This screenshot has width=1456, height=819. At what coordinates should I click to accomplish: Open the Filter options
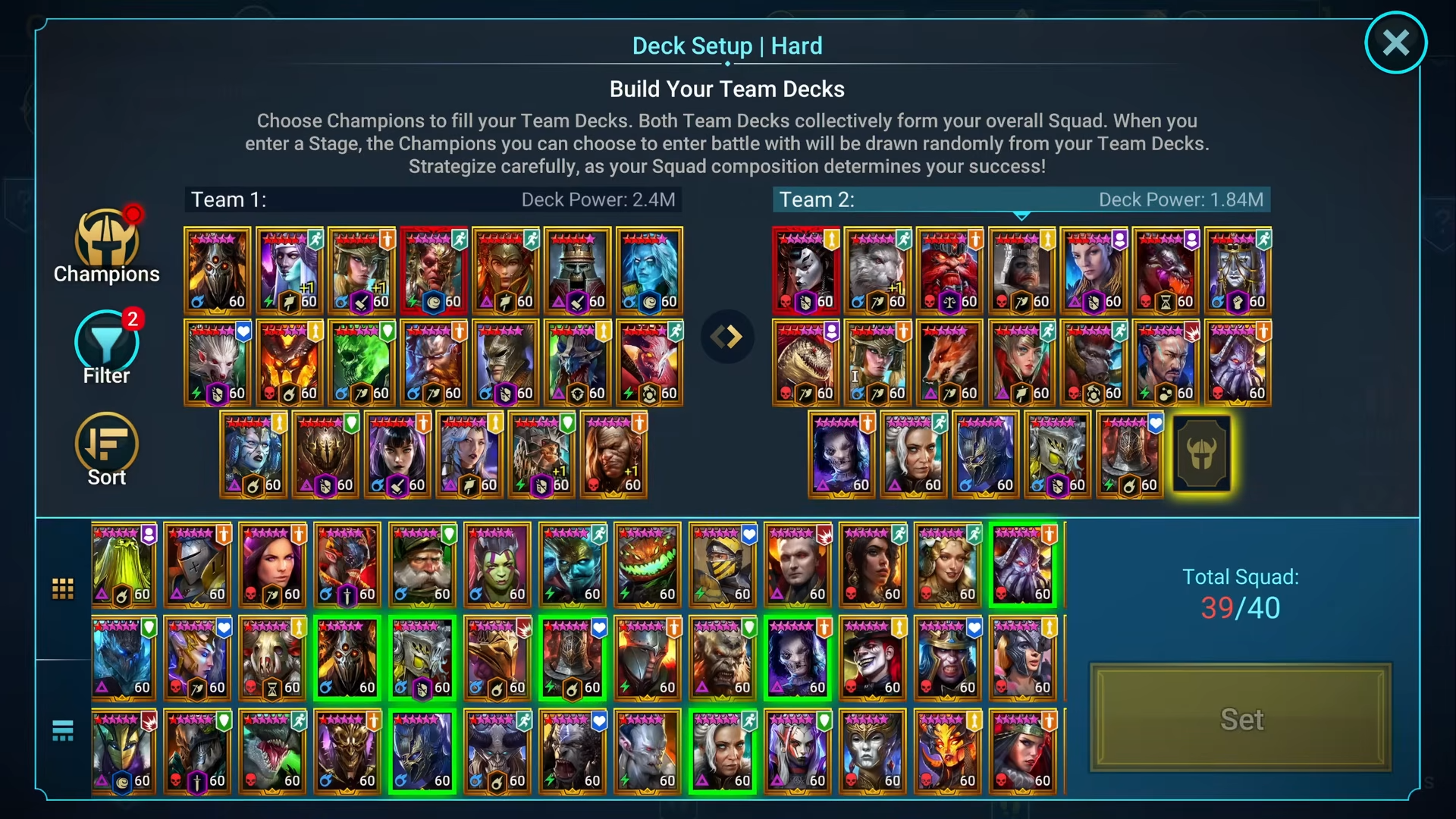[106, 347]
